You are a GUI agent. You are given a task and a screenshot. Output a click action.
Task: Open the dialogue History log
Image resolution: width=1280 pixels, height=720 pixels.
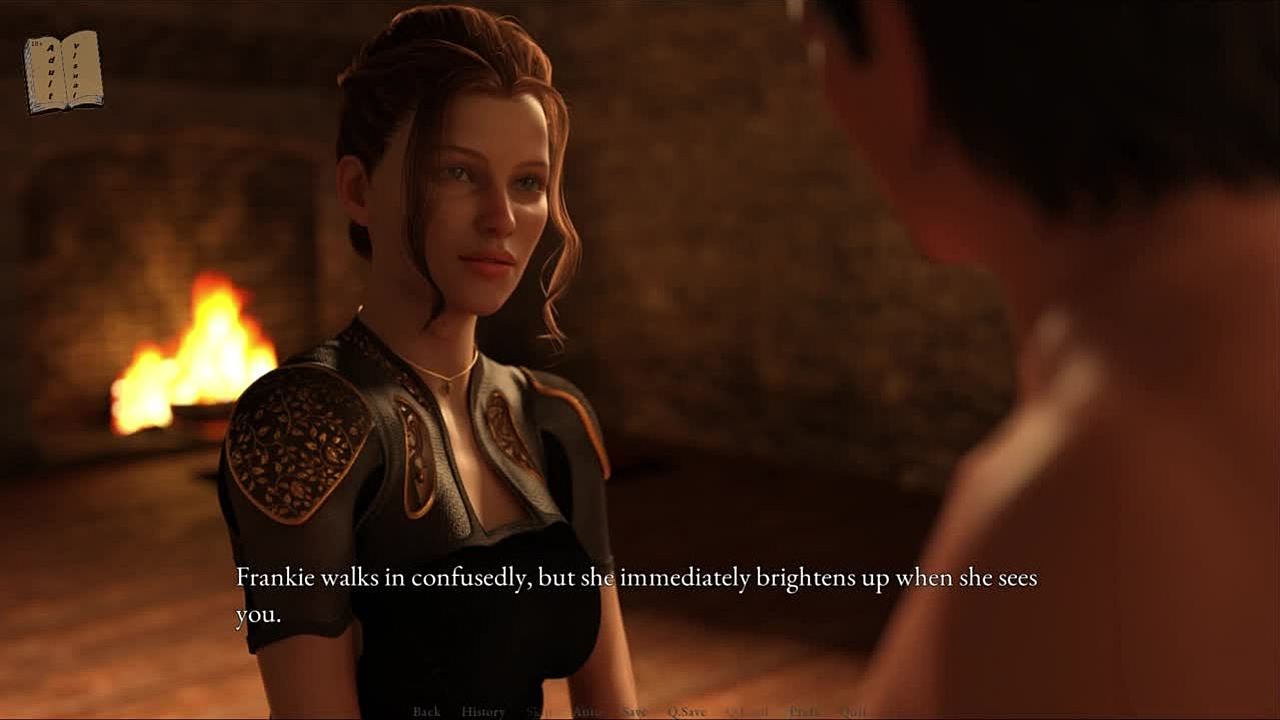pyautogui.click(x=483, y=711)
